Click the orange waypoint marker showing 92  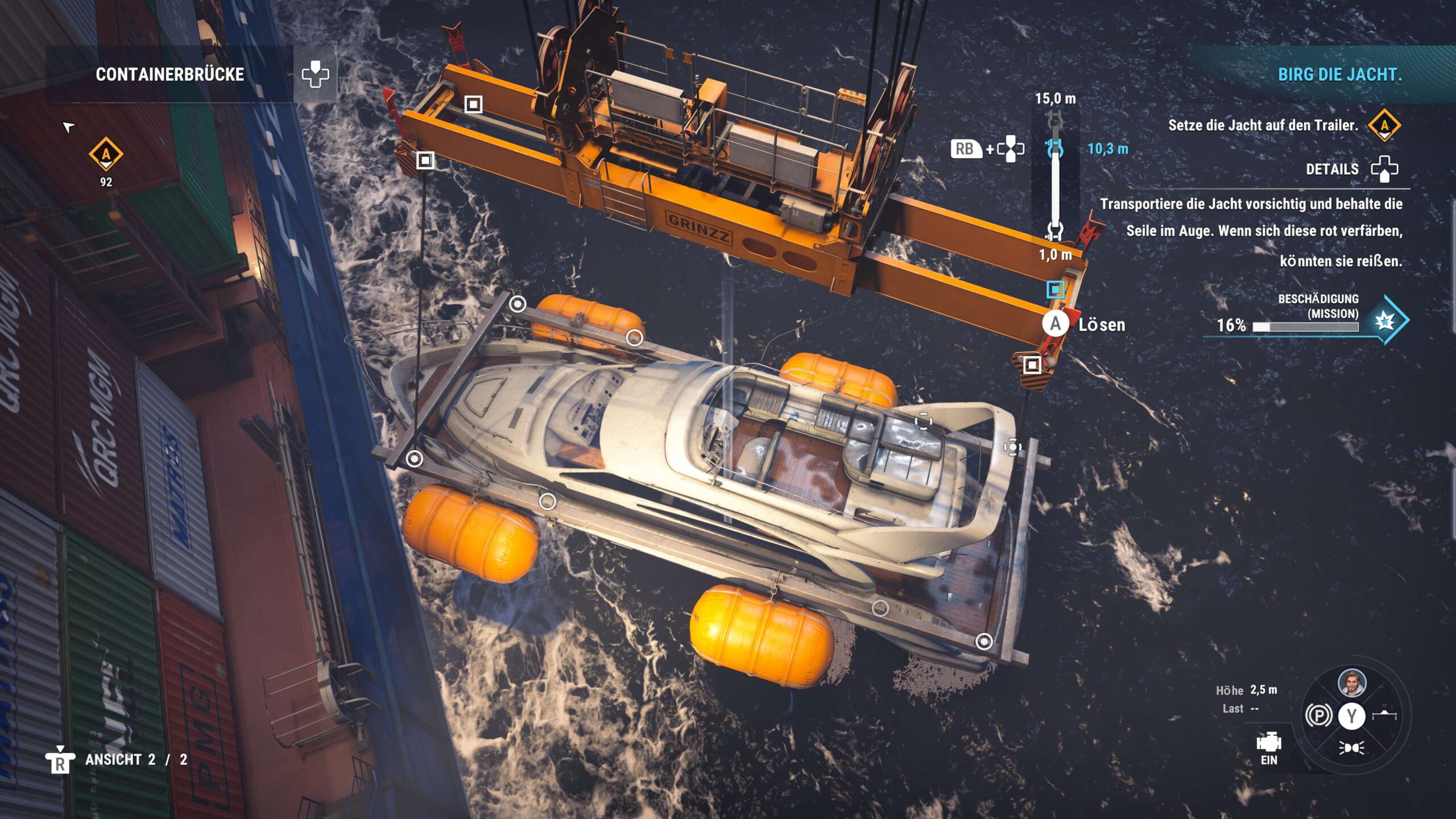pyautogui.click(x=106, y=154)
